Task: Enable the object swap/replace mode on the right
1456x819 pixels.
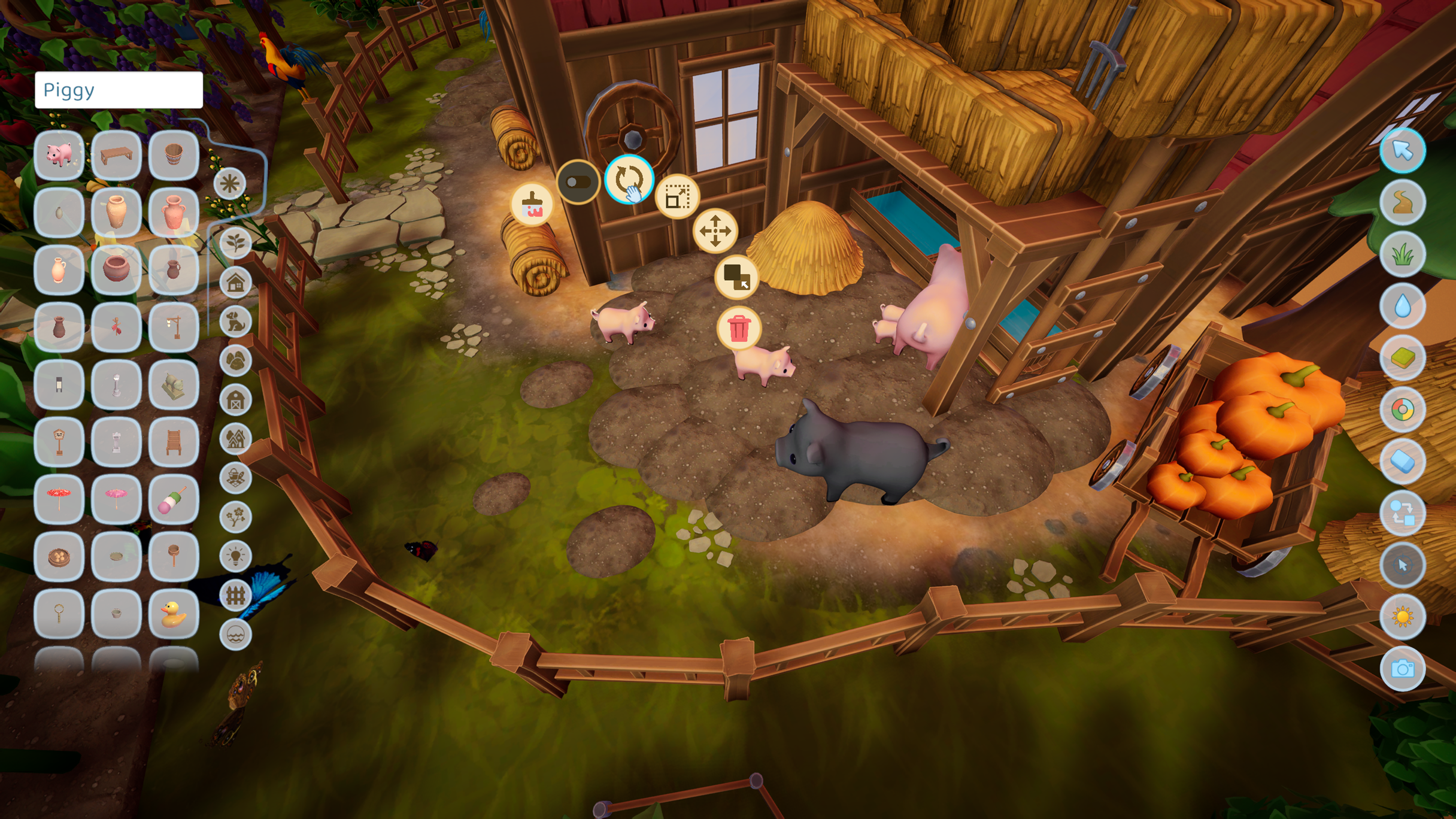Action: pos(1404,512)
